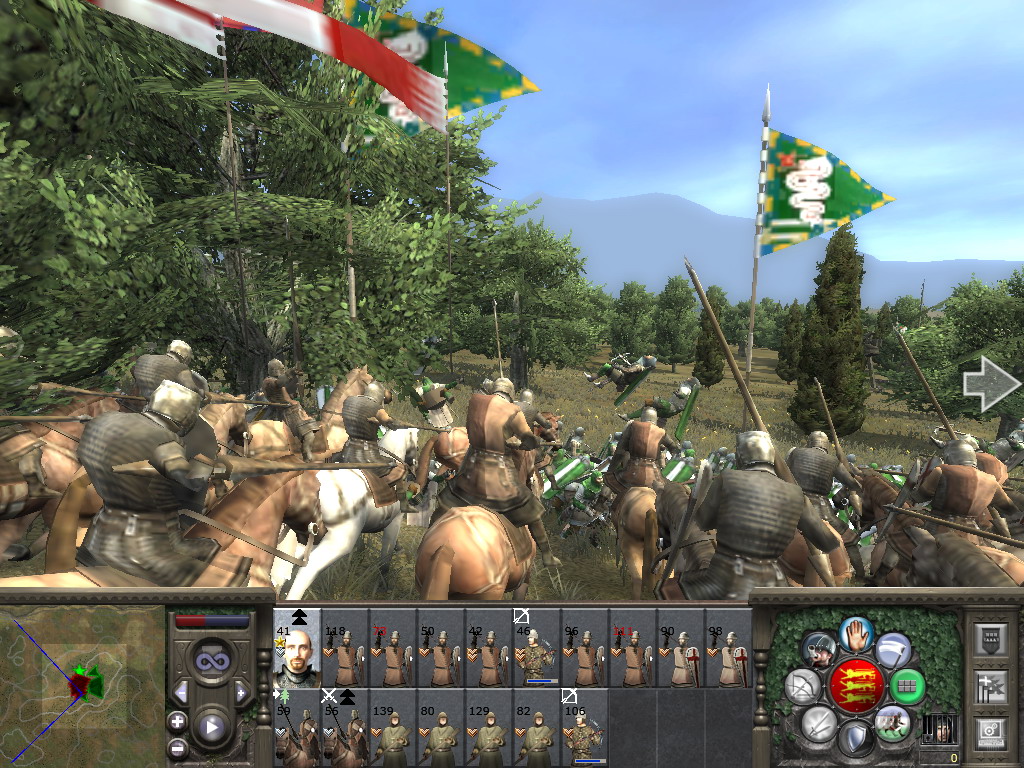
Task: Click the battle minimap
Action: [x=82, y=686]
